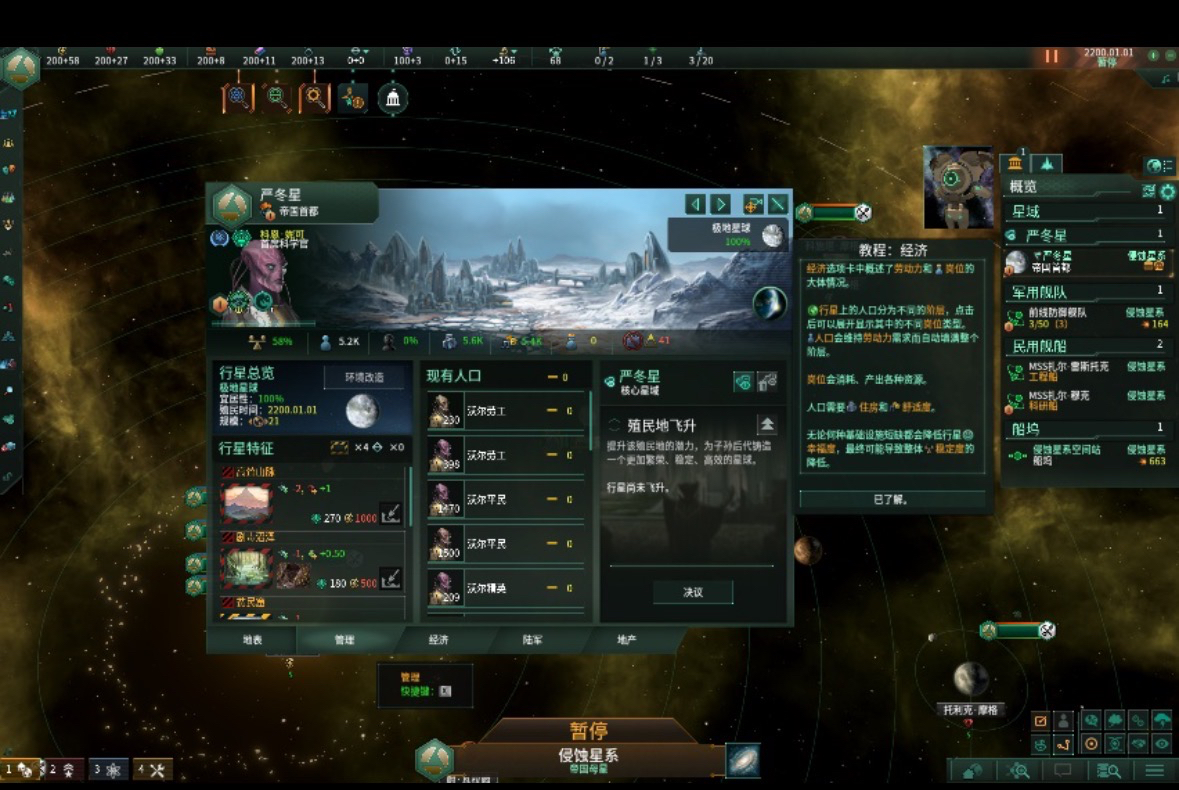Image resolution: width=1179 pixels, height=790 pixels.
Task: Toggle the game pause button
Action: pyautogui.click(x=1051, y=56)
